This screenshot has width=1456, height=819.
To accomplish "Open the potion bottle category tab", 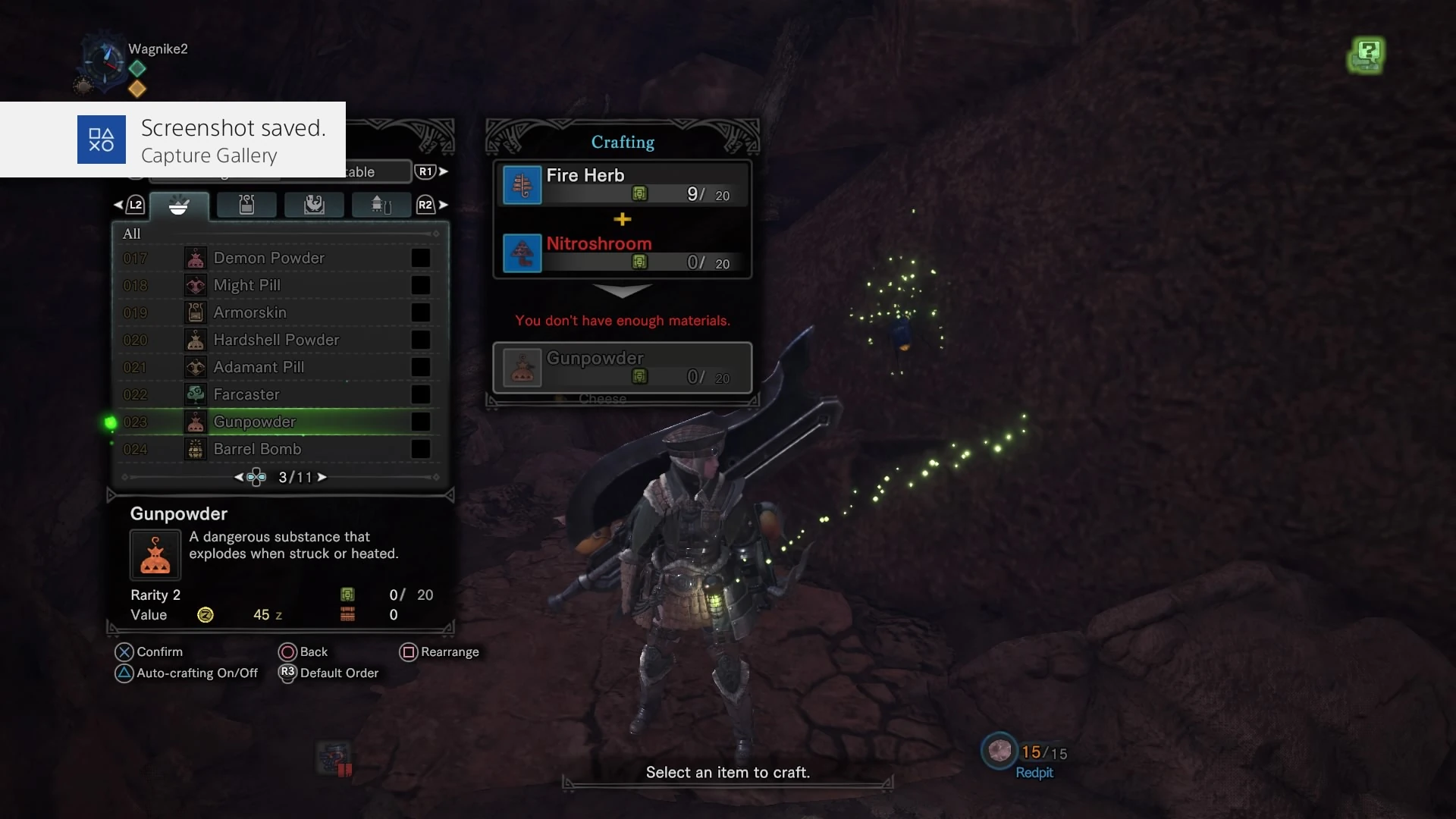I will click(x=246, y=205).
